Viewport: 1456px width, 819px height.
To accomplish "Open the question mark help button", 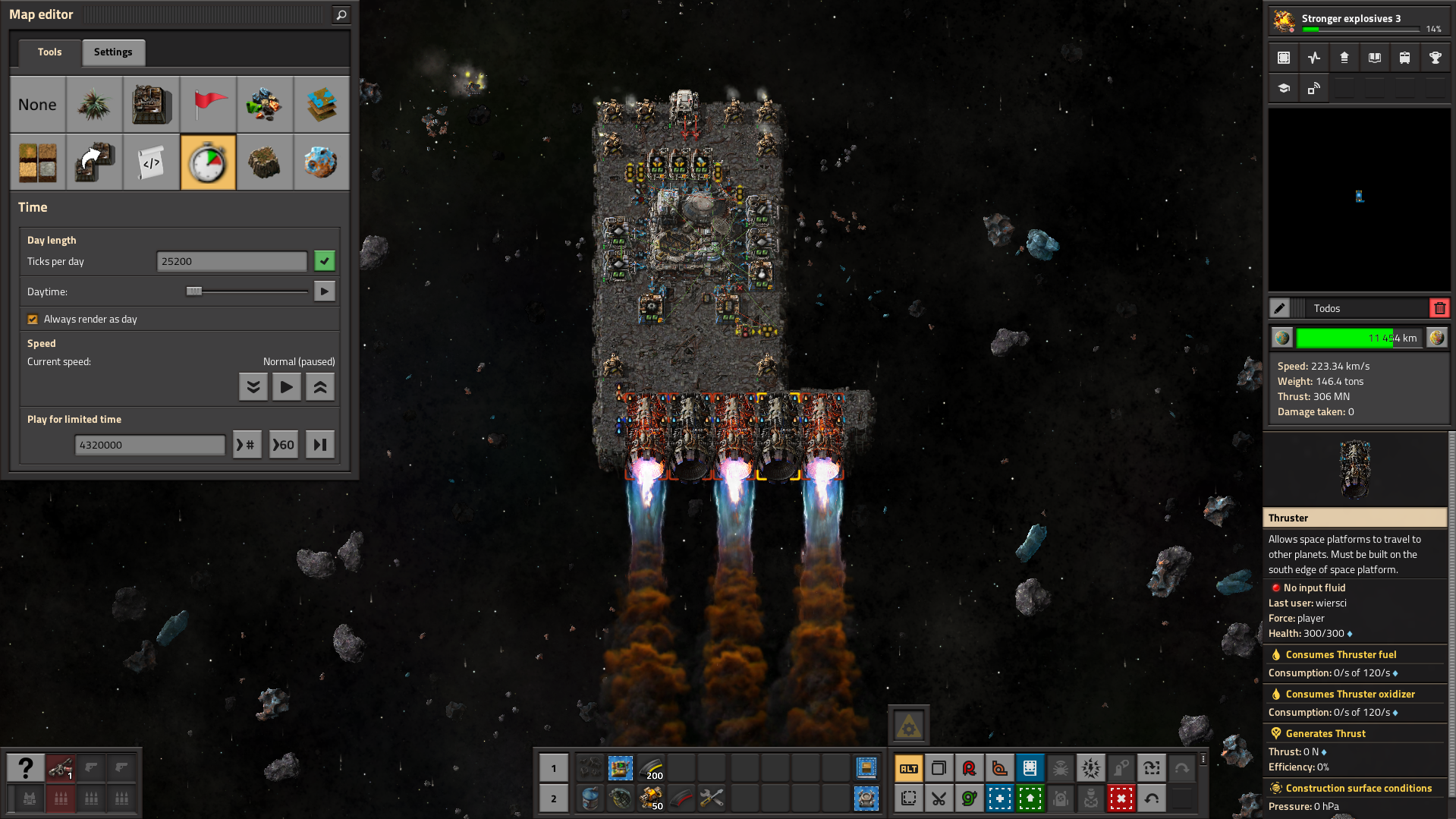I will tap(26, 768).
